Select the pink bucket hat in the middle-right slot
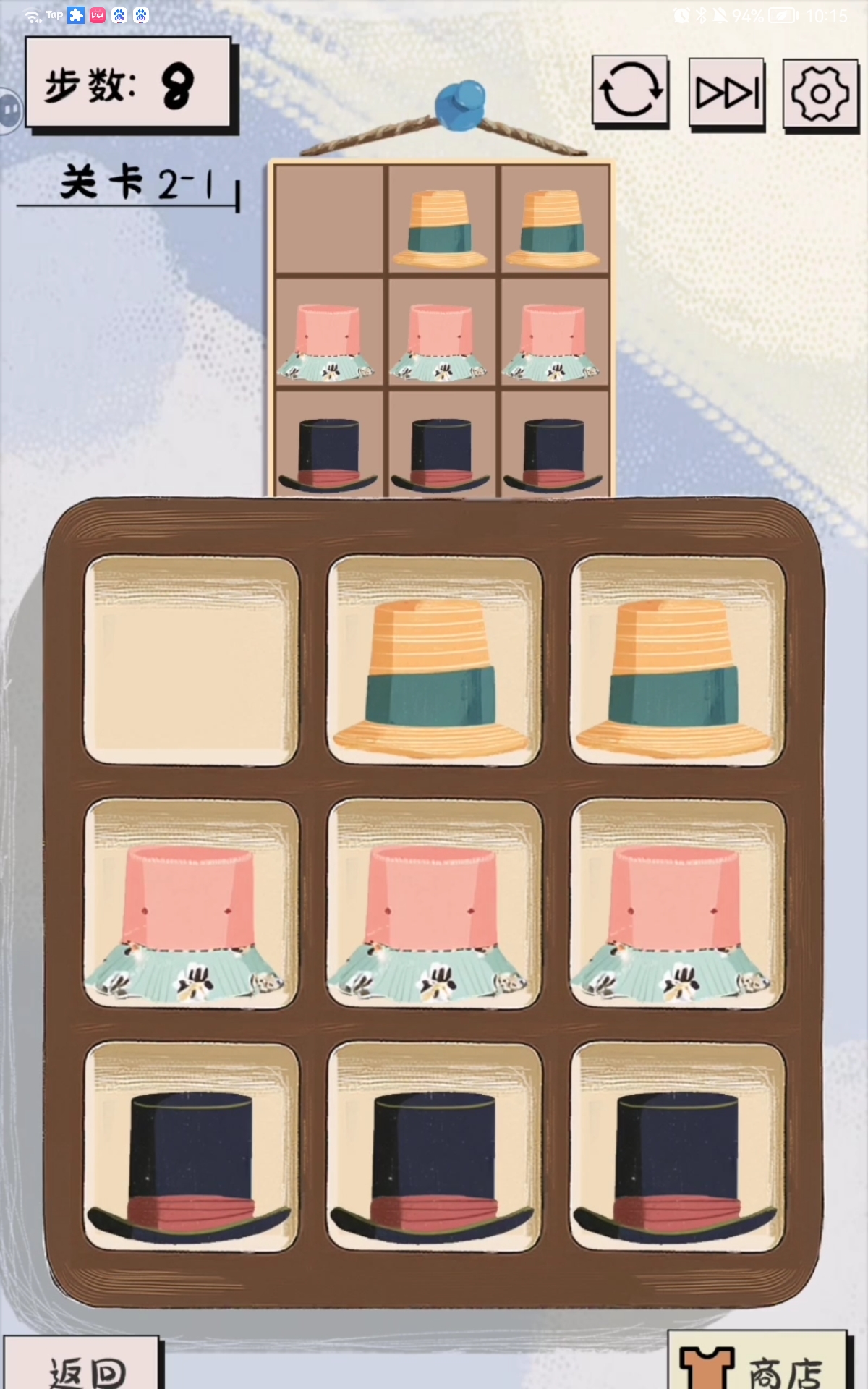The height and width of the screenshot is (1389, 868). click(x=677, y=915)
